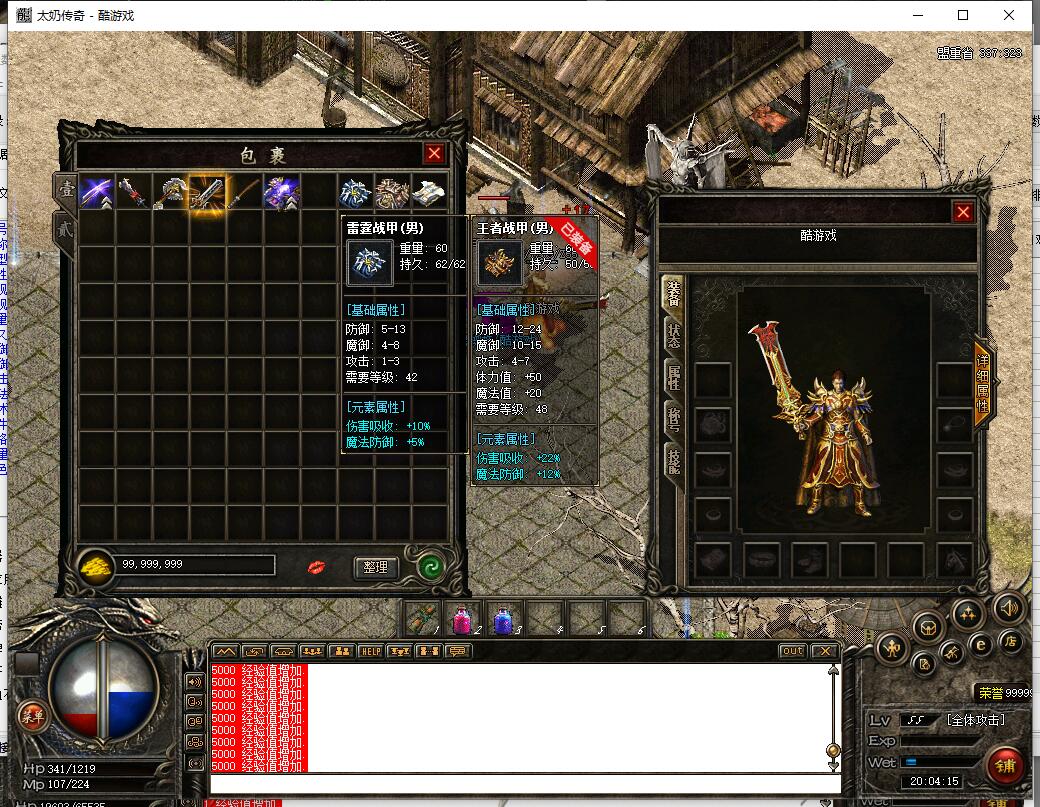This screenshot has height=807, width=1040.
Task: Use the red potion in hotbar slot 2
Action: click(x=462, y=619)
